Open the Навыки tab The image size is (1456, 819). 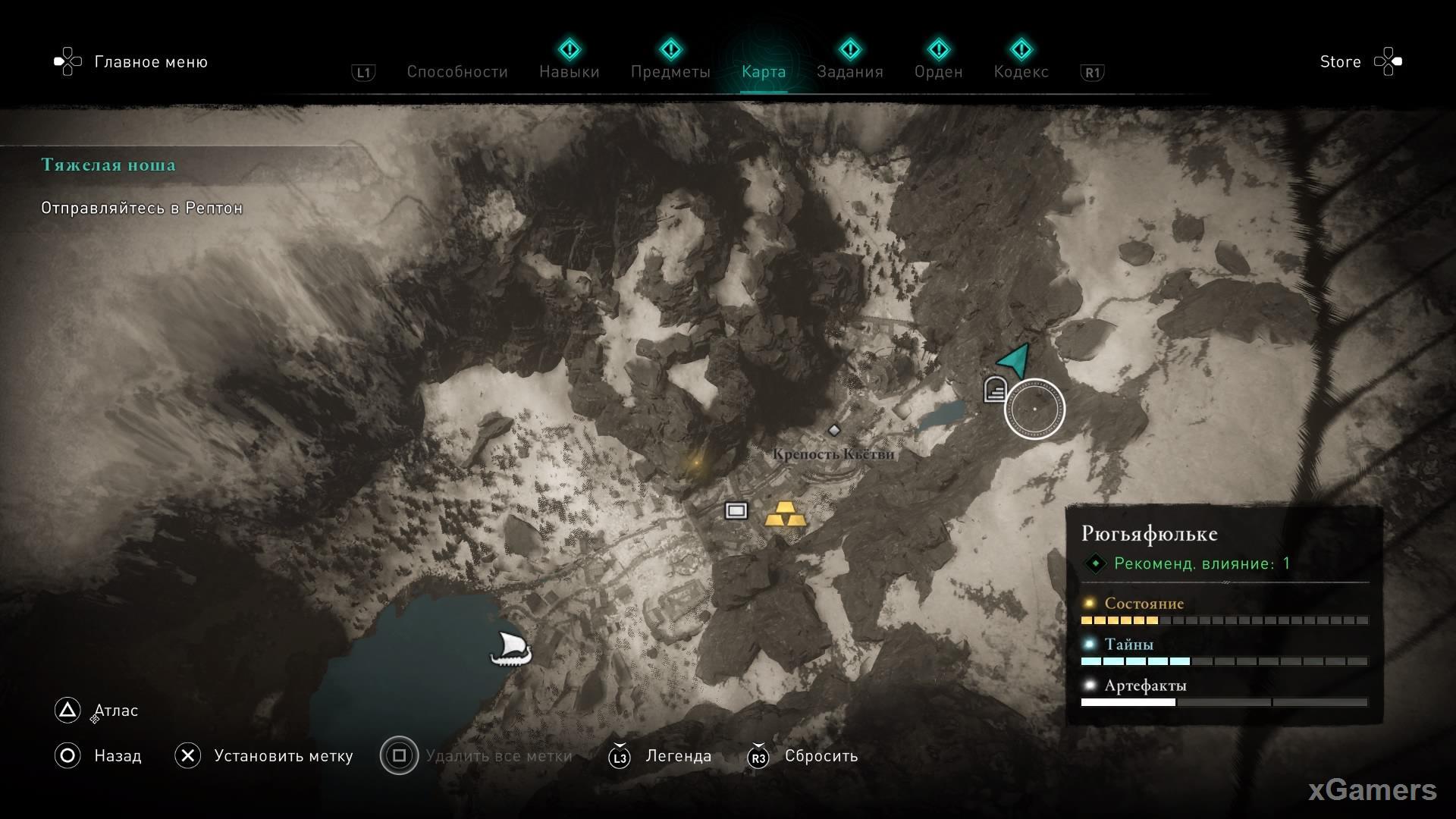[569, 72]
